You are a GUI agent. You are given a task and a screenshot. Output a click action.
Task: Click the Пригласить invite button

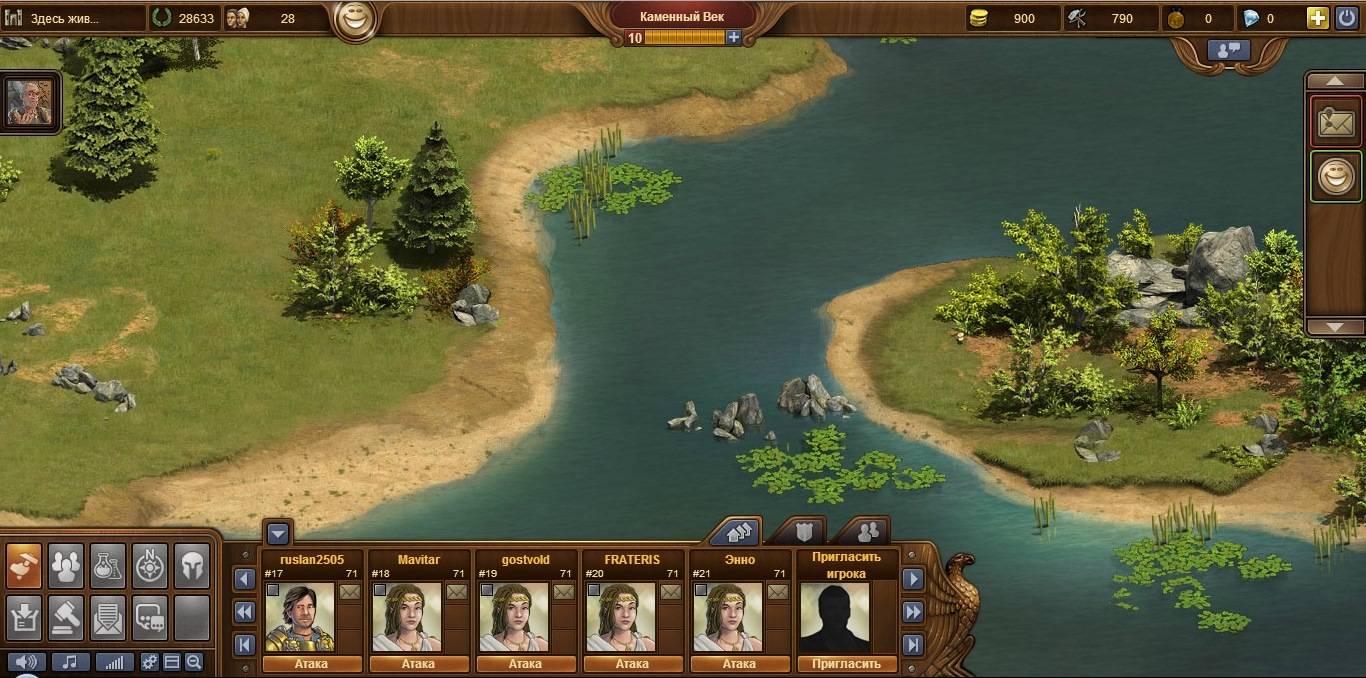846,664
